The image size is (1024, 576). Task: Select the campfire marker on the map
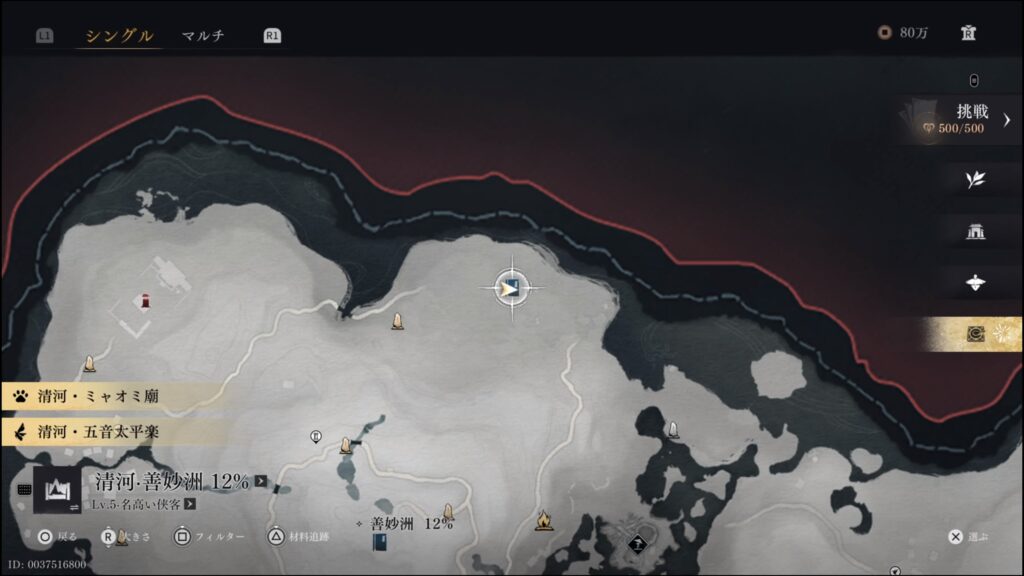pyautogui.click(x=543, y=520)
